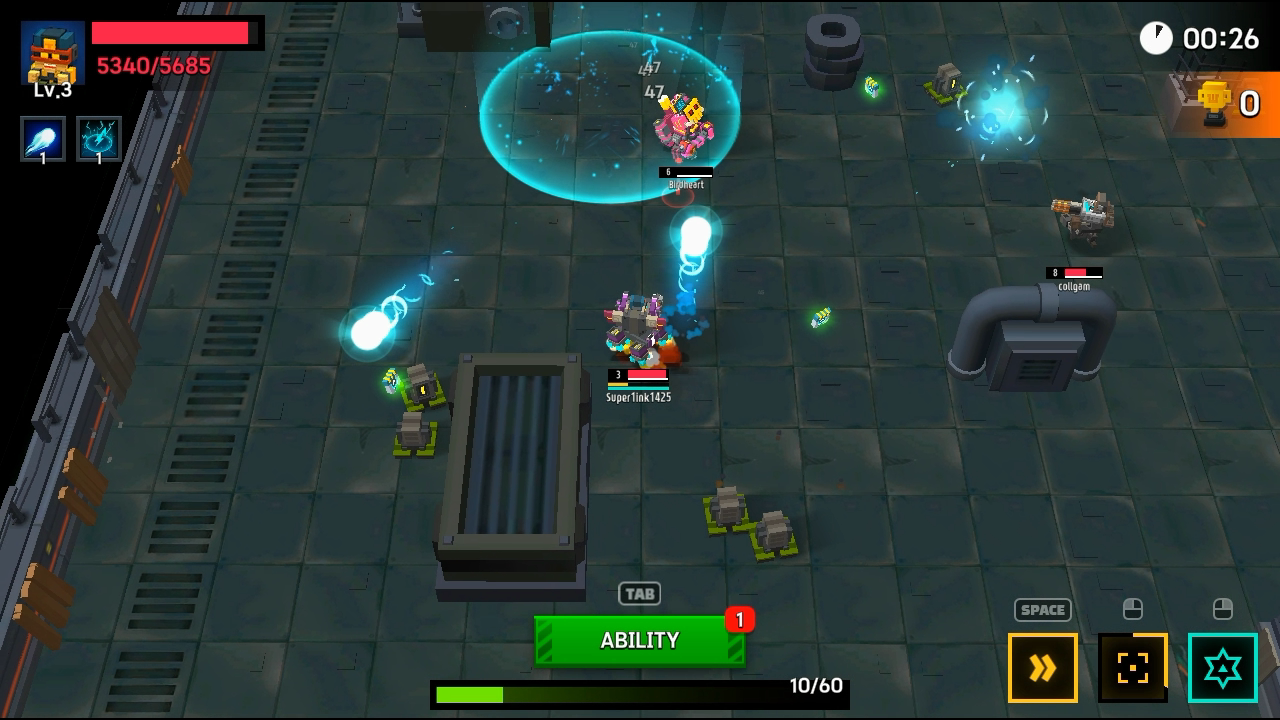1280x720 pixels.
Task: Click the player avatar portrait
Action: pyautogui.click(x=52, y=54)
